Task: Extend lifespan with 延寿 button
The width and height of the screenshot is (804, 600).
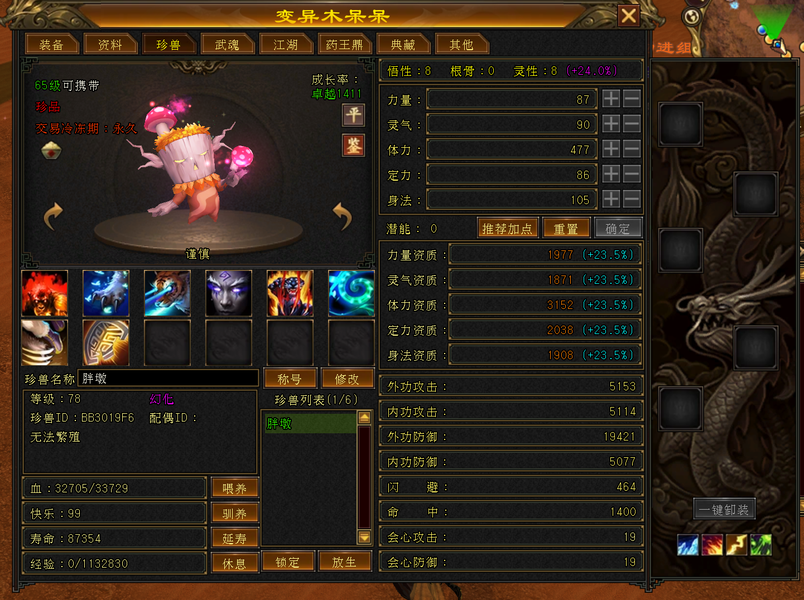Action: [x=235, y=538]
